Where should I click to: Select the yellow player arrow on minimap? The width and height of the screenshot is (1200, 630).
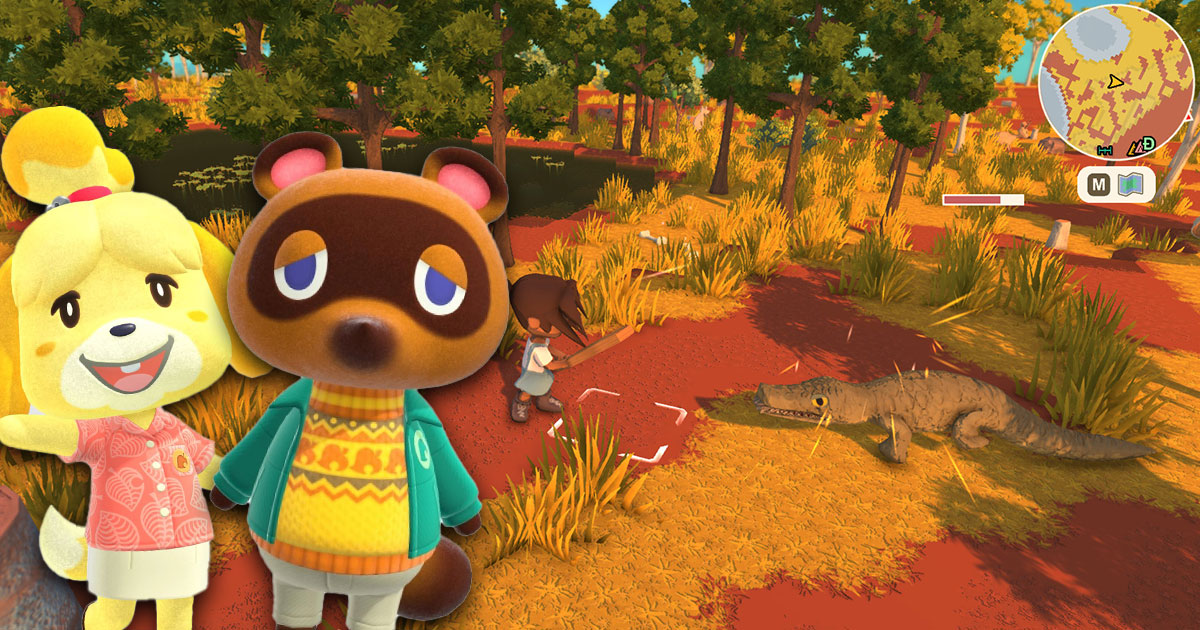tap(1116, 80)
